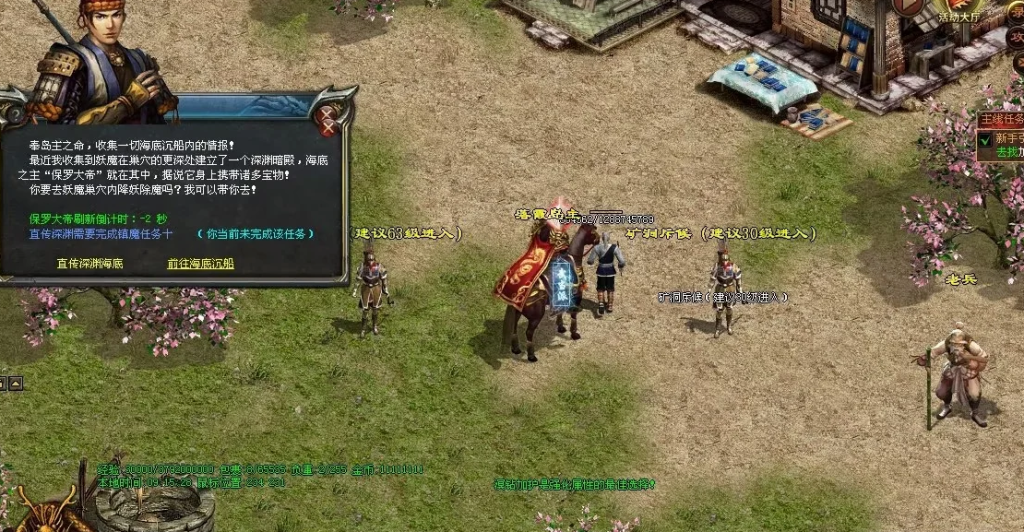Viewport: 1024px width, 532px height.
Task: Click the 主线任务 quest tracker header
Action: tap(1000, 119)
